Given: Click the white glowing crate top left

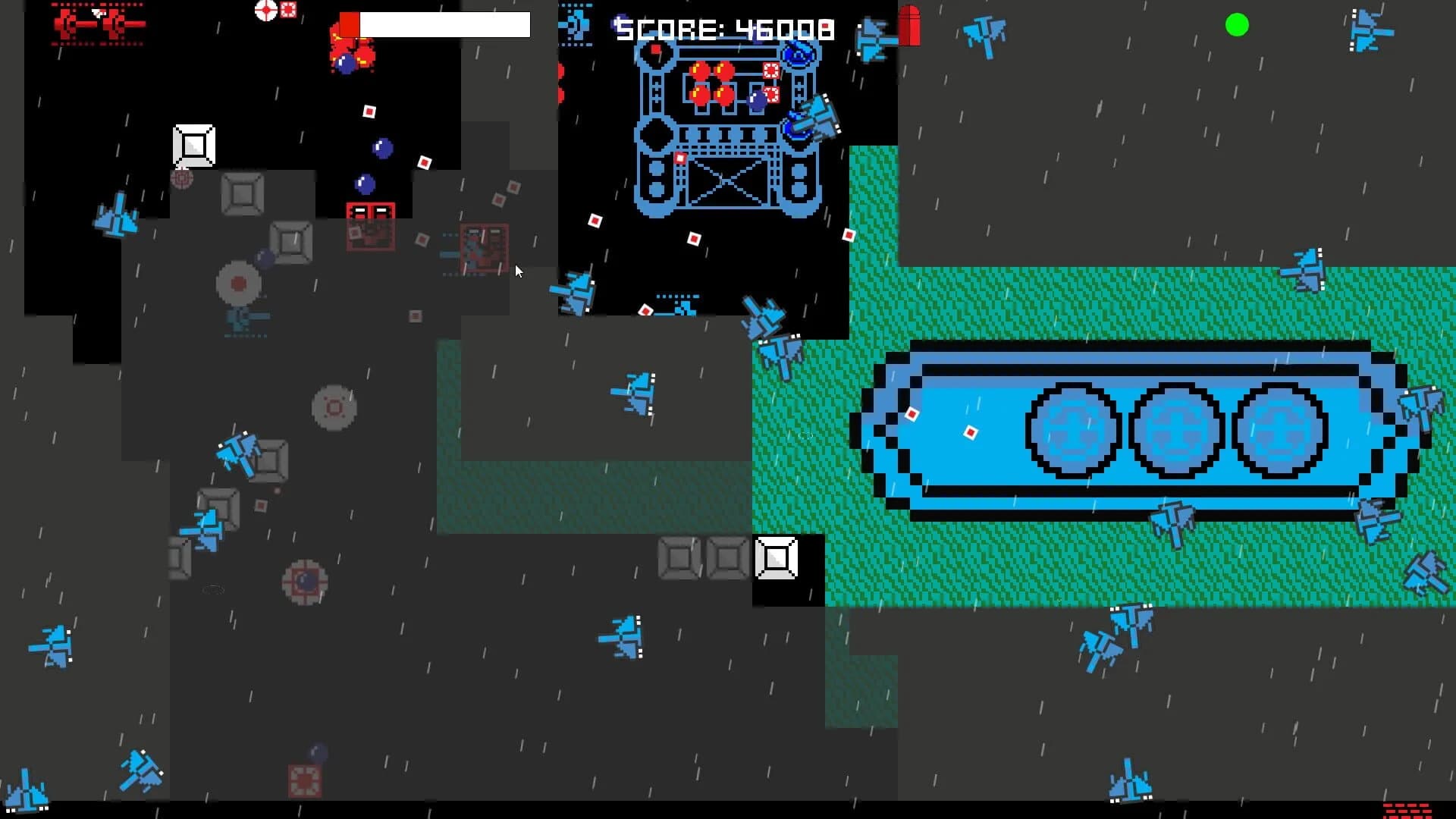Looking at the screenshot, I should click(193, 144).
